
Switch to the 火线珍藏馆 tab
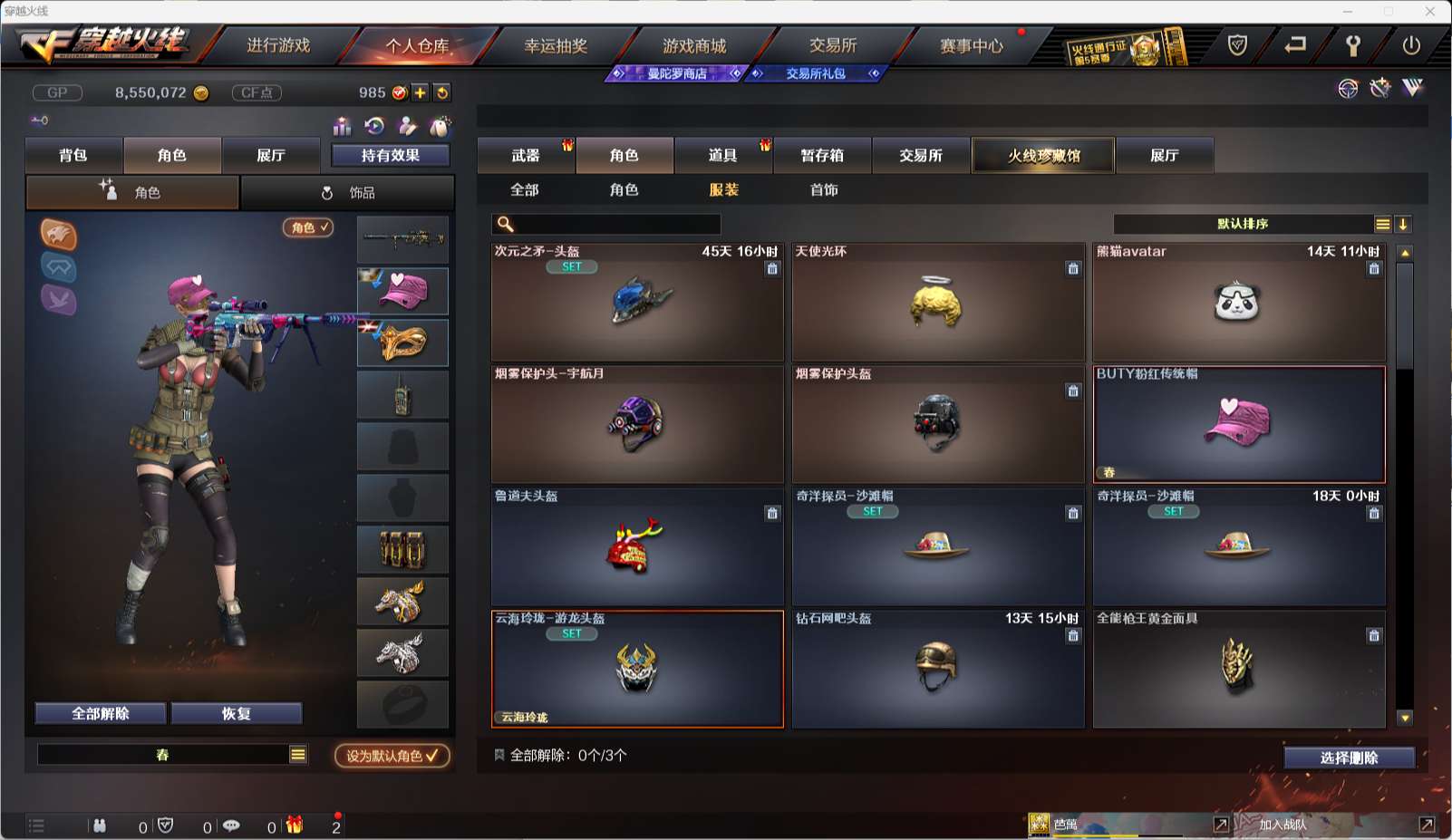[x=1042, y=155]
